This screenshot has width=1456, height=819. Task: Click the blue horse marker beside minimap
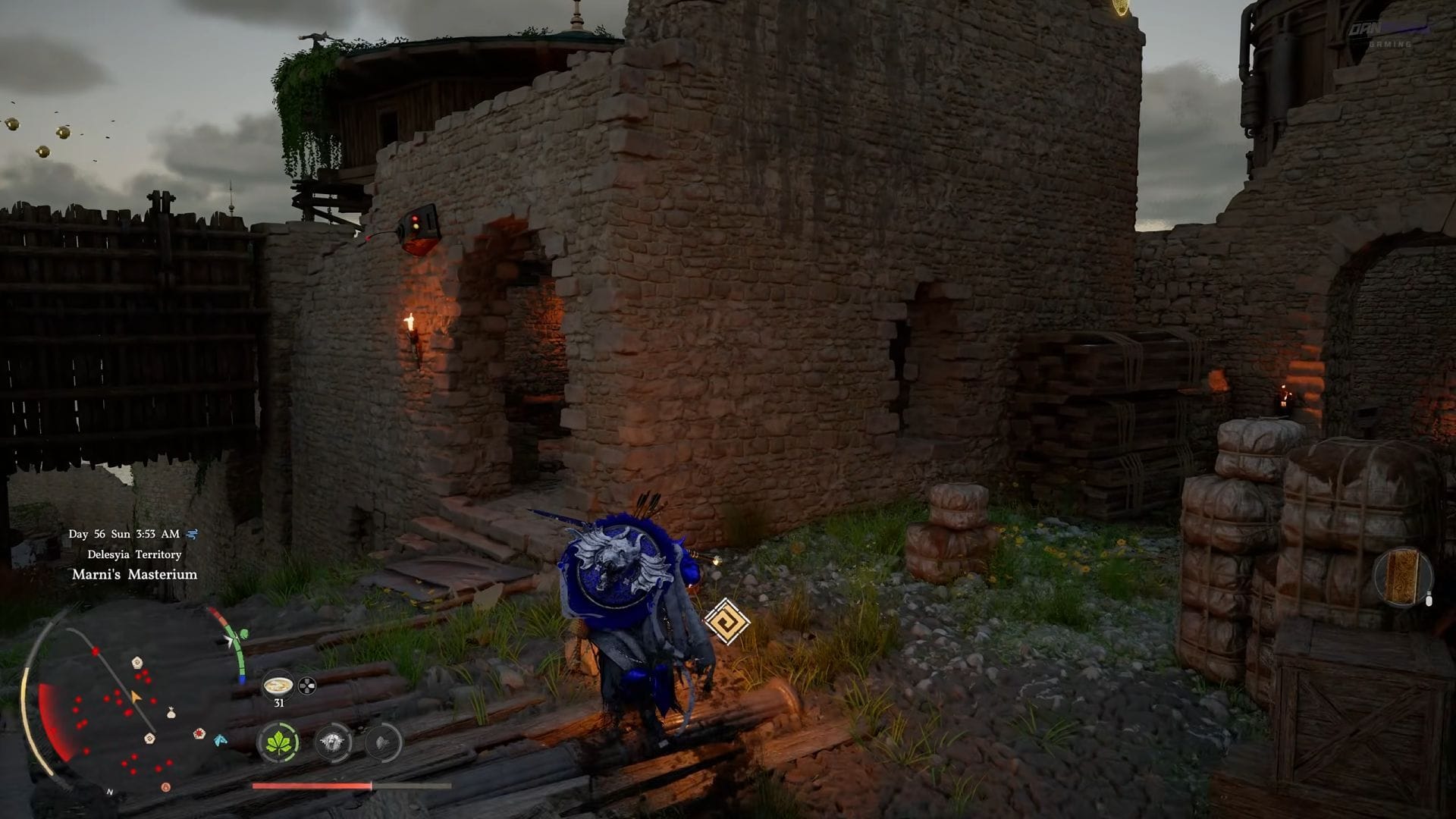click(x=220, y=739)
